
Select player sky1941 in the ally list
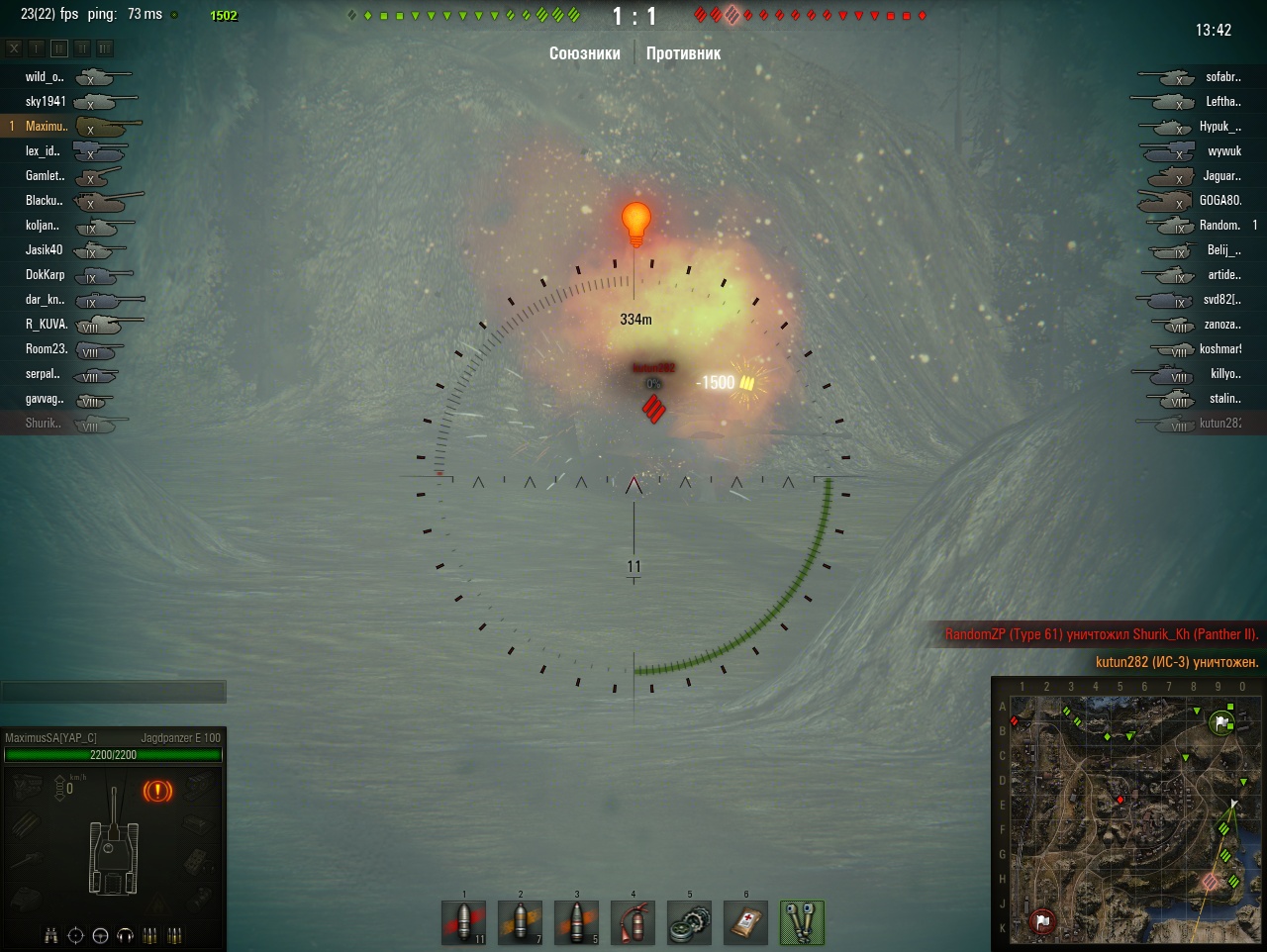(46, 101)
